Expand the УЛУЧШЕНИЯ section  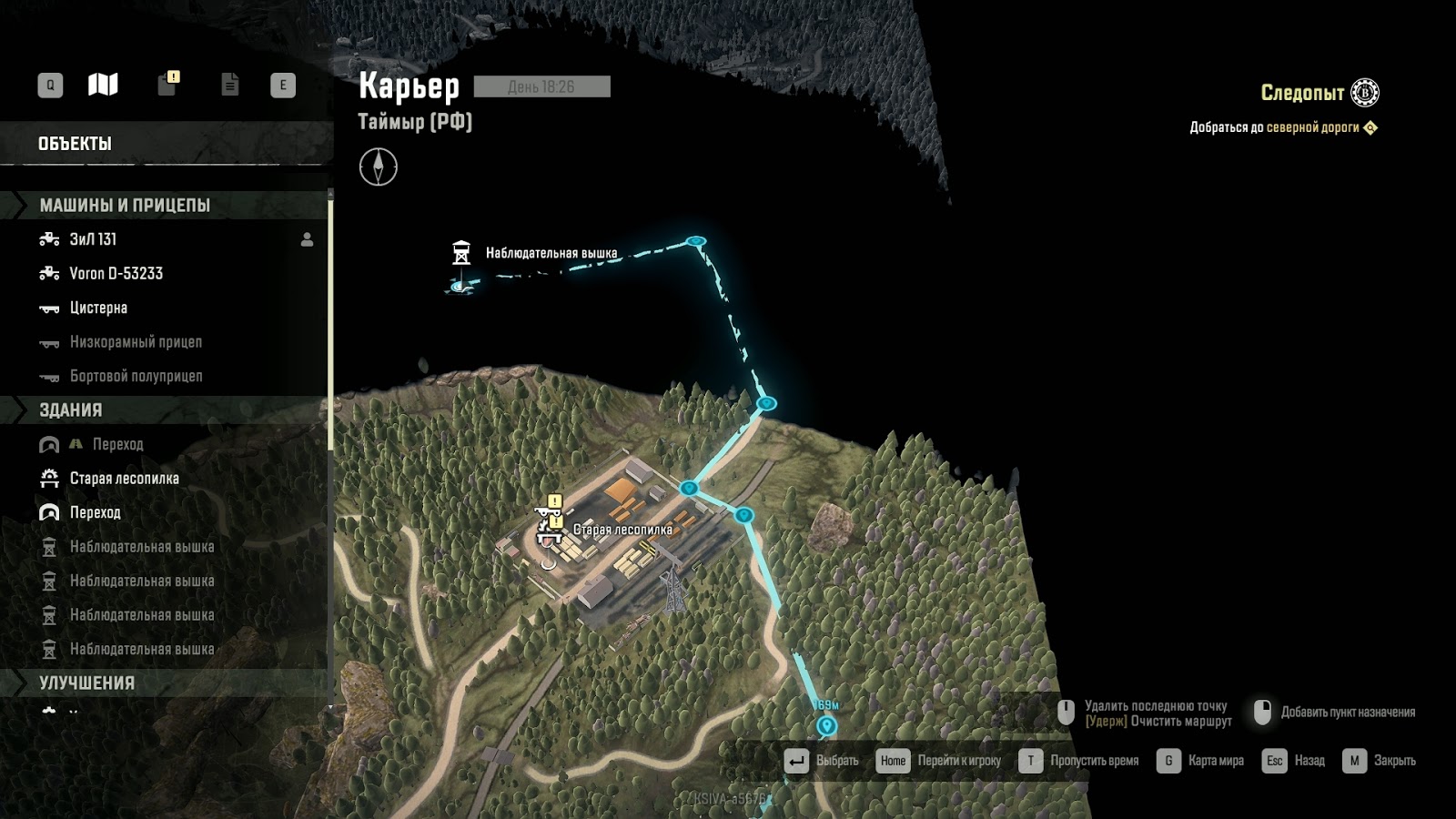click(86, 682)
